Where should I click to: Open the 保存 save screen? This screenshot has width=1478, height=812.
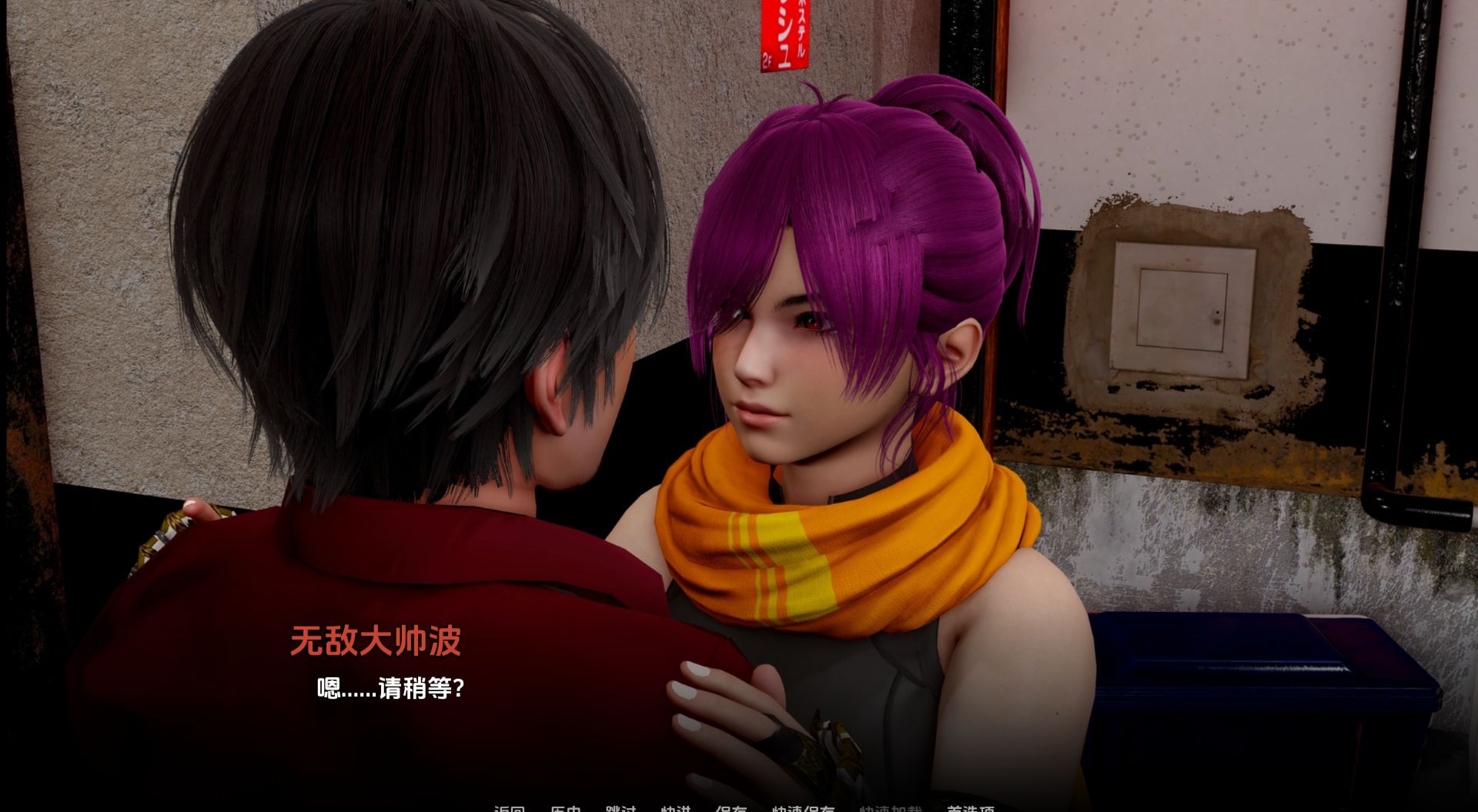coord(731,807)
